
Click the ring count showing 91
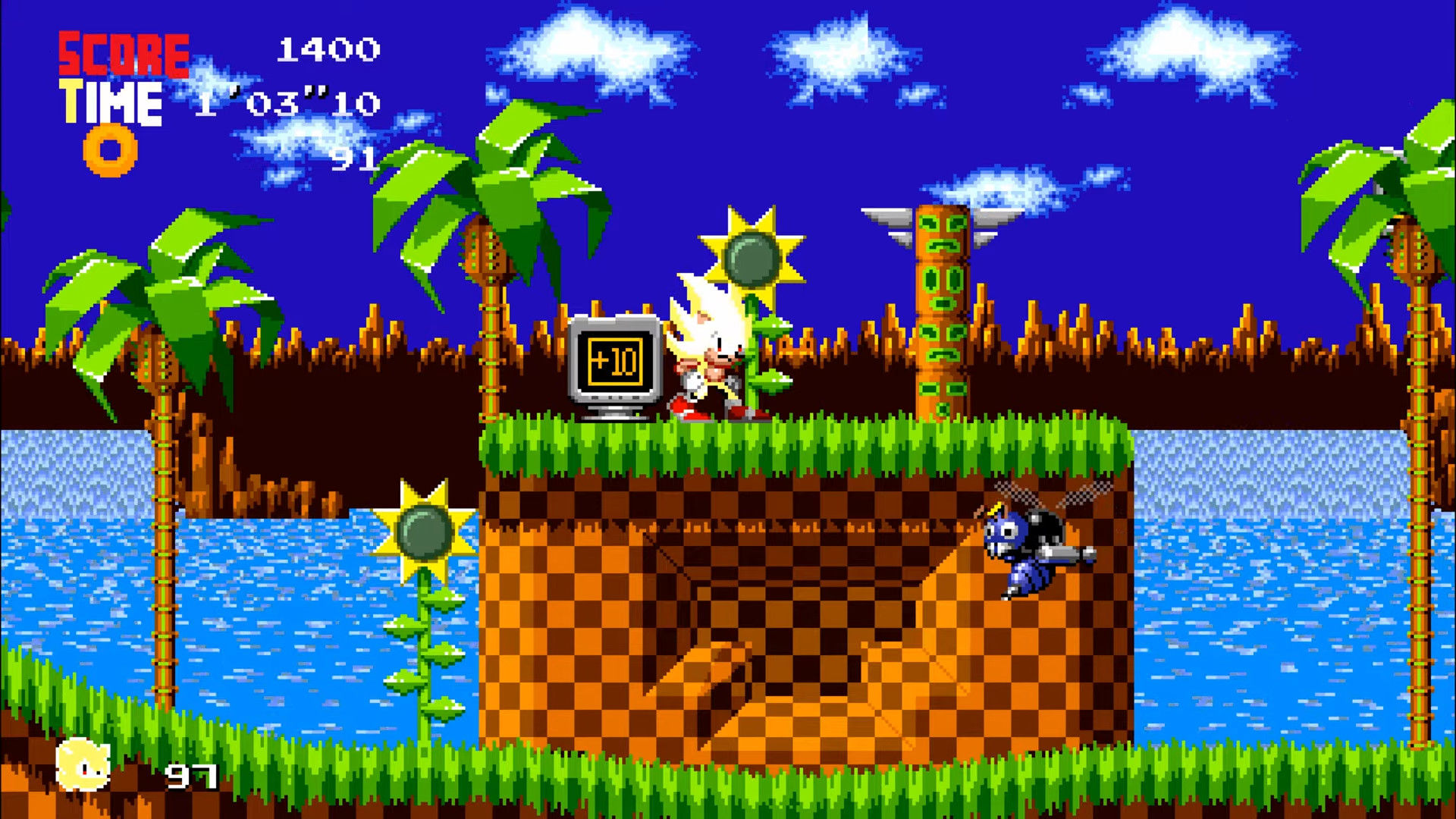353,158
